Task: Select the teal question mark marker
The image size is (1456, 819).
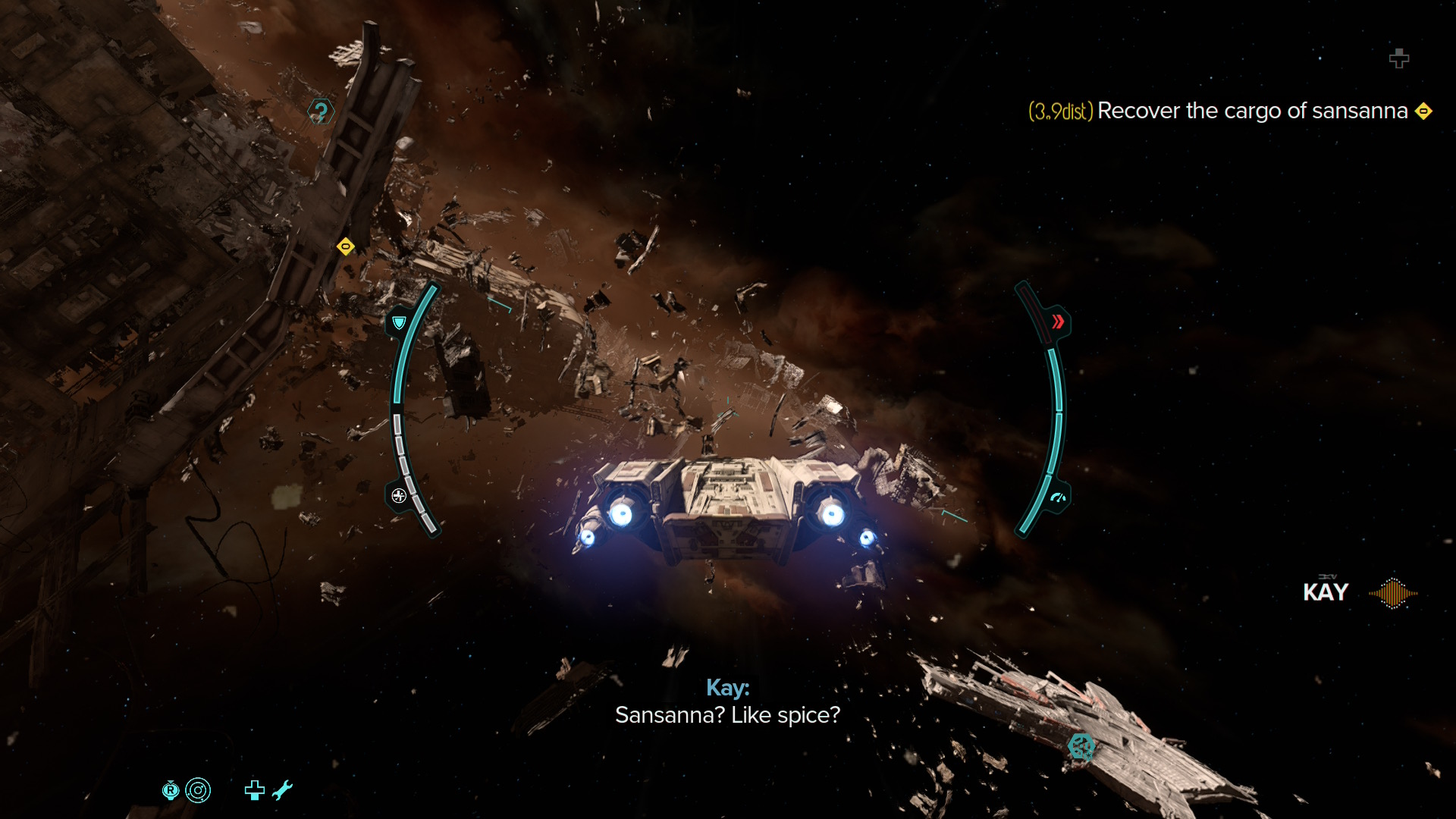Action: [321, 112]
